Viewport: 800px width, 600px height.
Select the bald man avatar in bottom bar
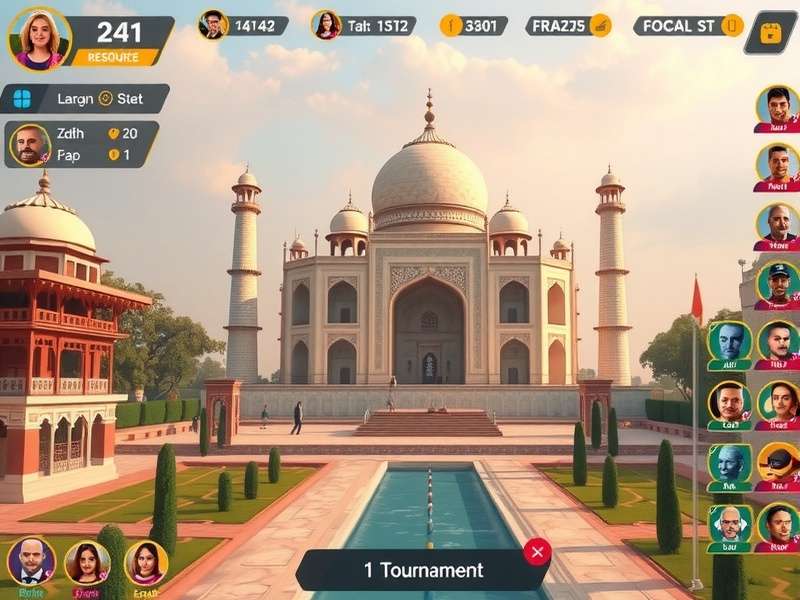31,563
